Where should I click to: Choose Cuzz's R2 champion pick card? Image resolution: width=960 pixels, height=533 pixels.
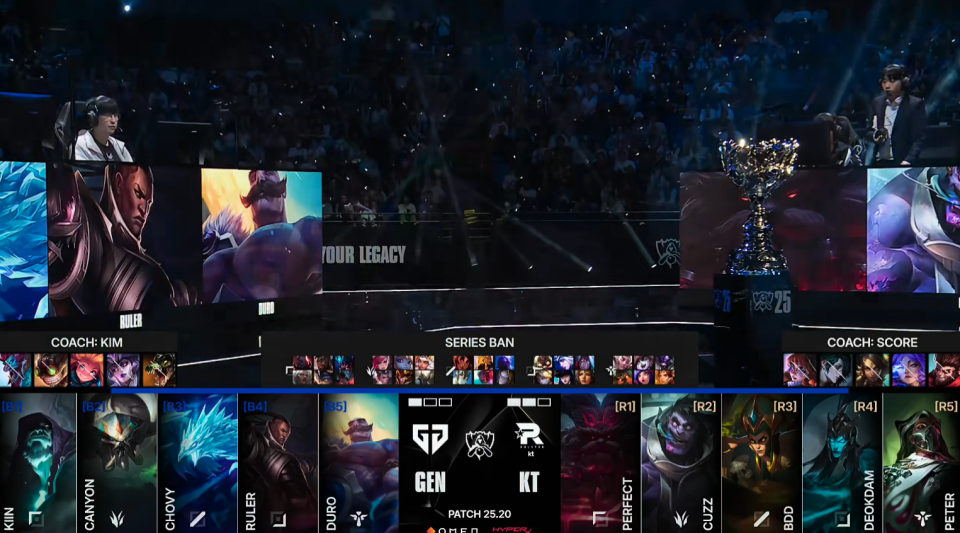[x=680, y=462]
